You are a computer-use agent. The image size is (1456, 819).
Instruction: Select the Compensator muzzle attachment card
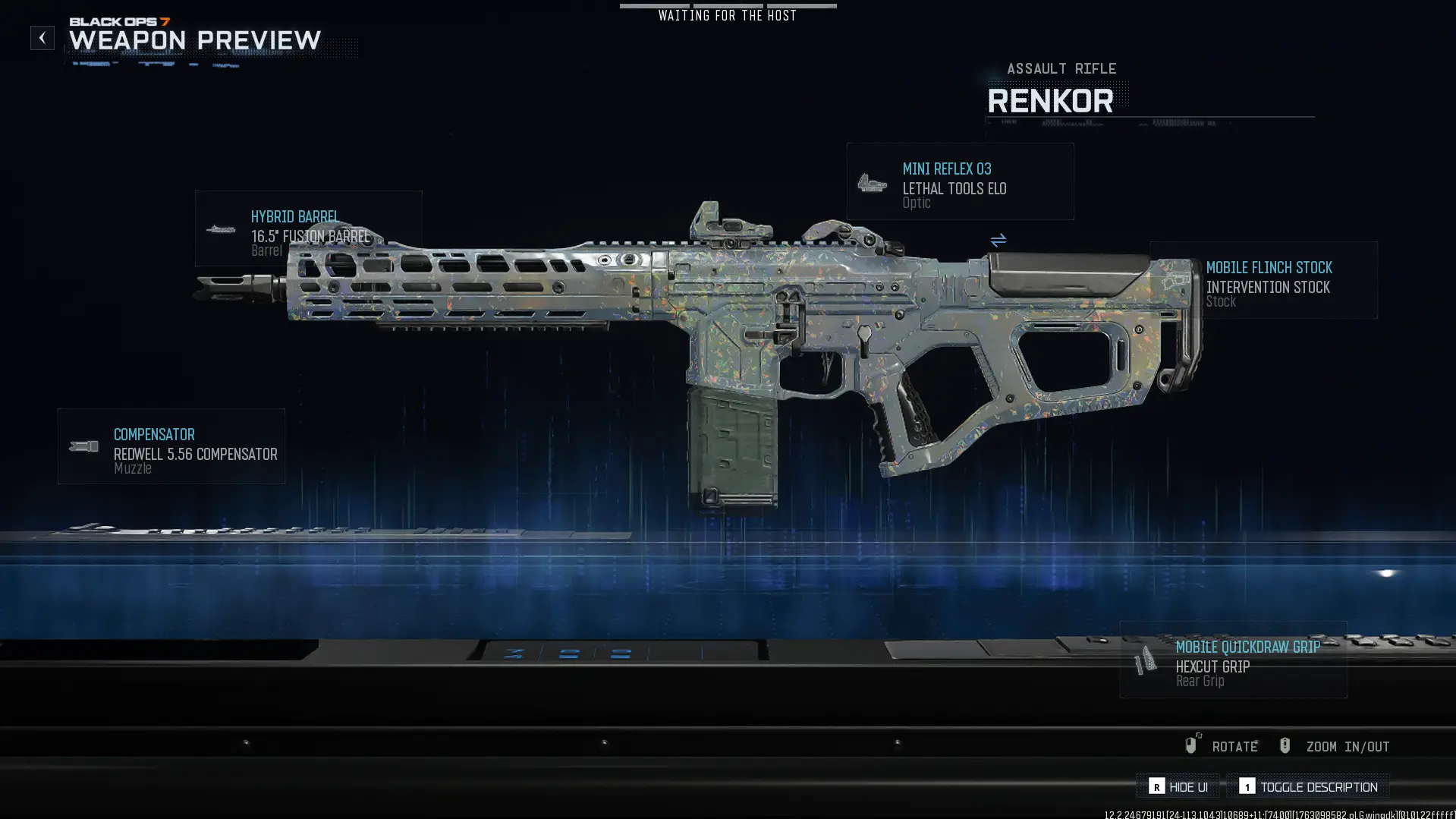coord(171,446)
